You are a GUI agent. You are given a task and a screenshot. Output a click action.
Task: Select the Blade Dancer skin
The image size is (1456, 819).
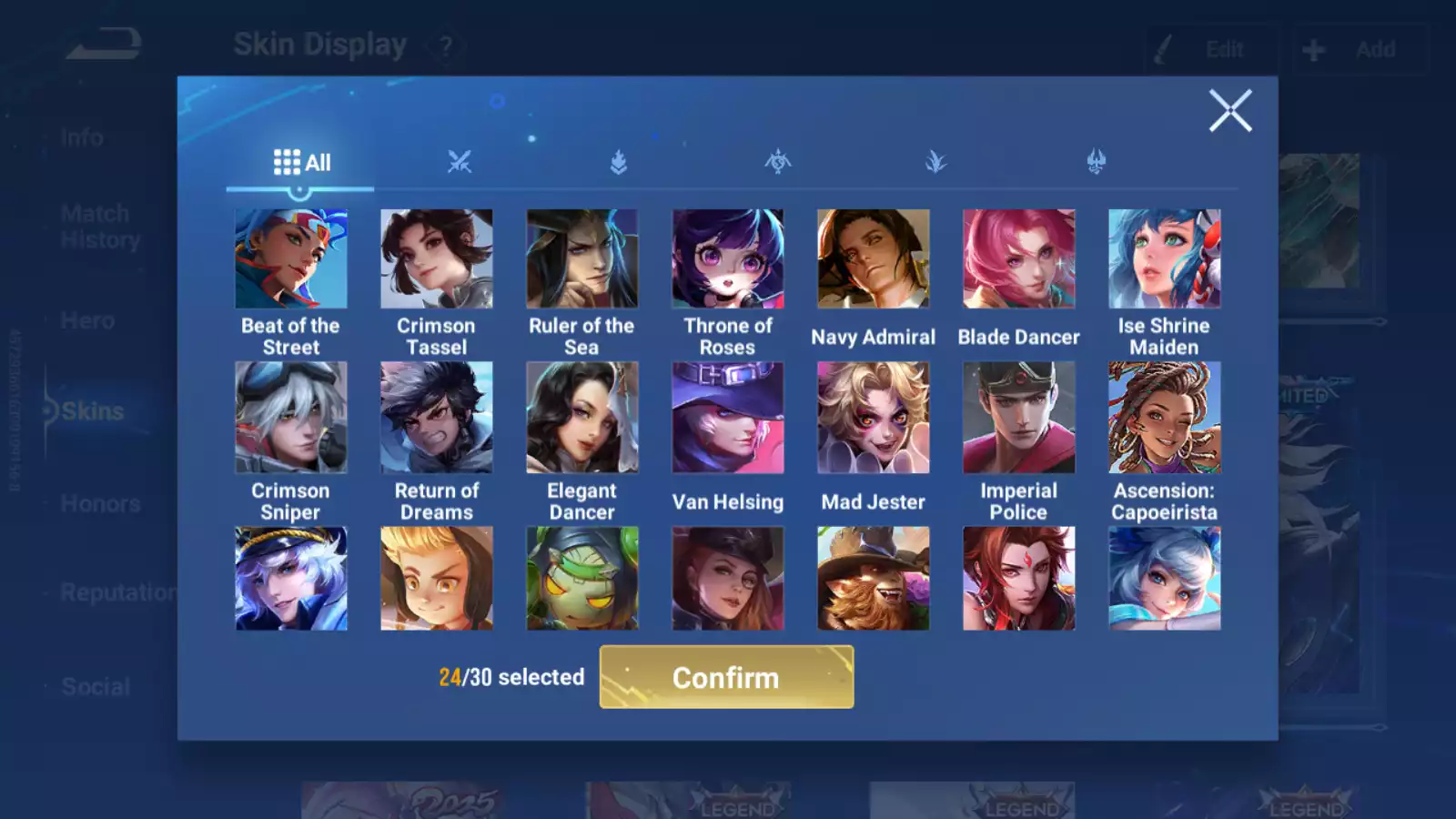pos(1019,259)
